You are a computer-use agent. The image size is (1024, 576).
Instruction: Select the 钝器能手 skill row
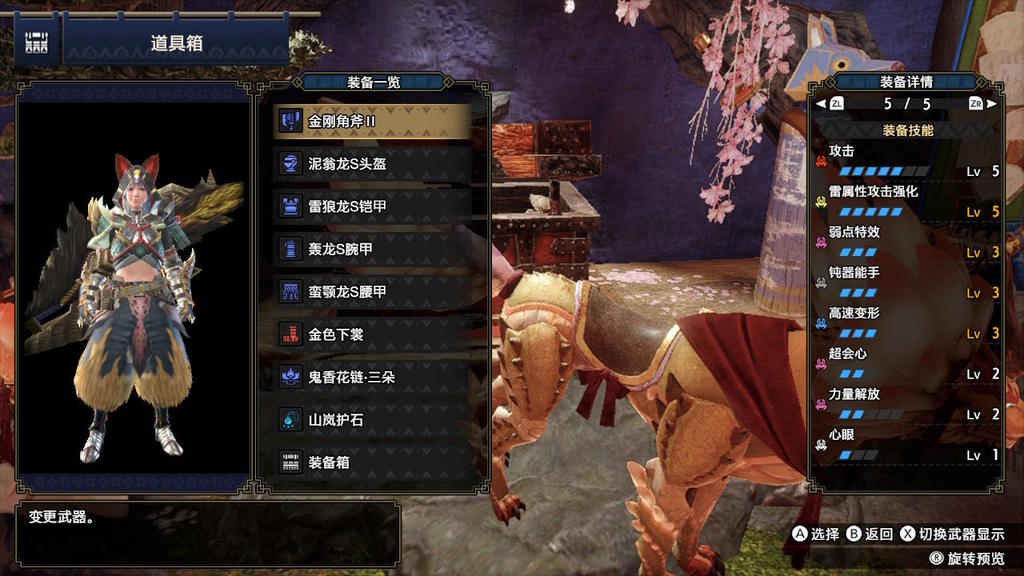click(907, 283)
